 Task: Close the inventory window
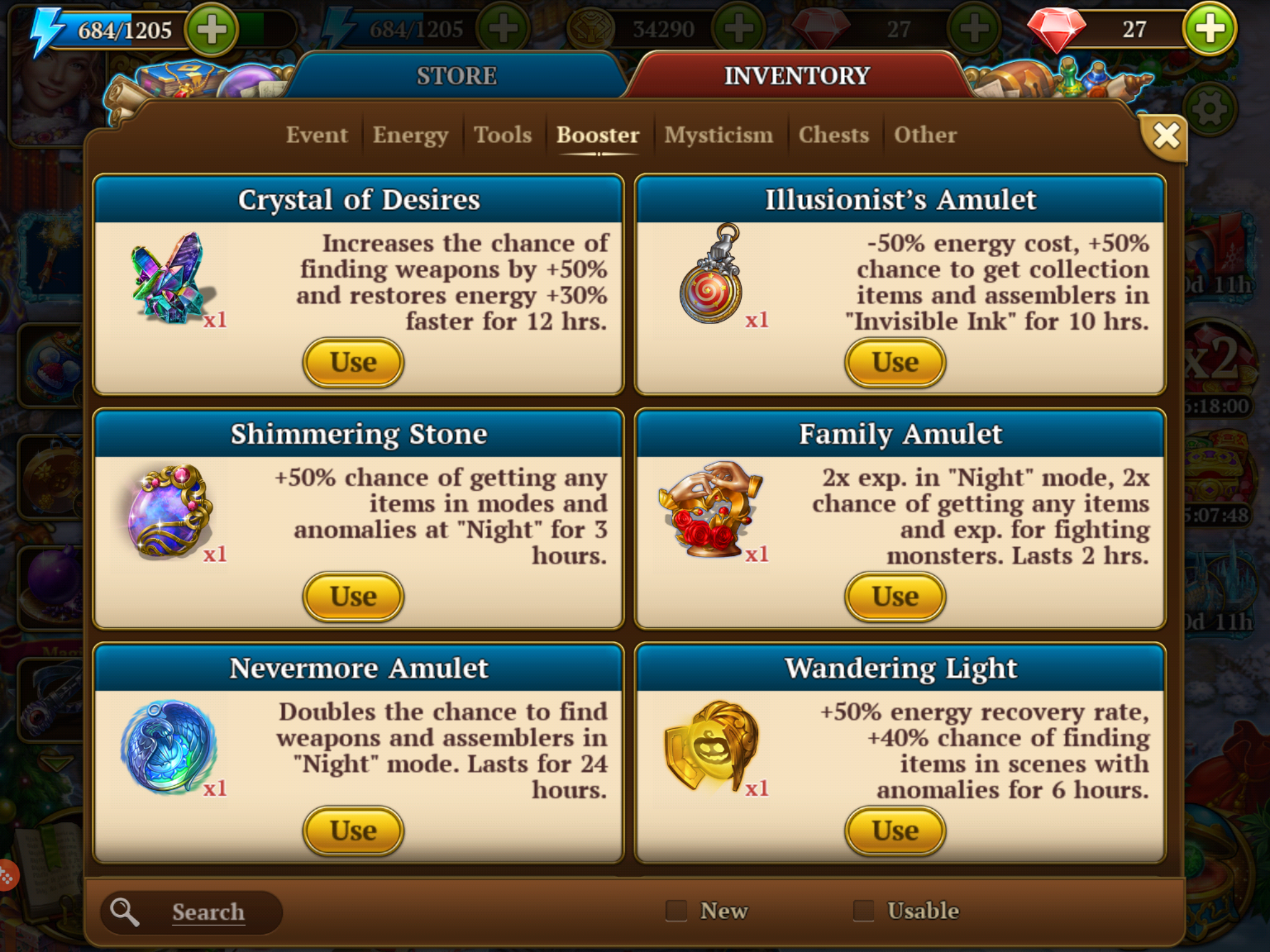coord(1165,136)
